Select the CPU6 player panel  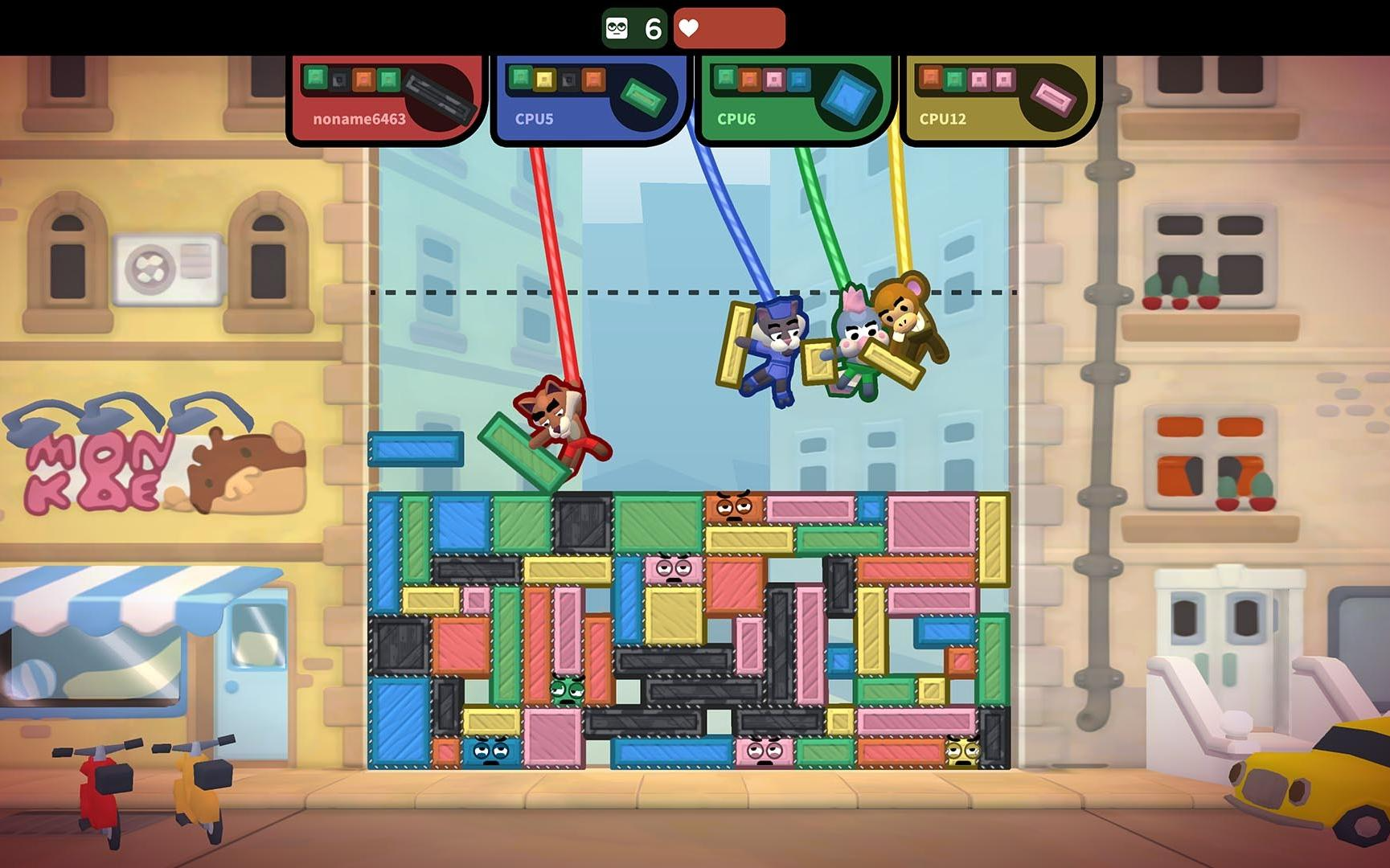point(736,118)
